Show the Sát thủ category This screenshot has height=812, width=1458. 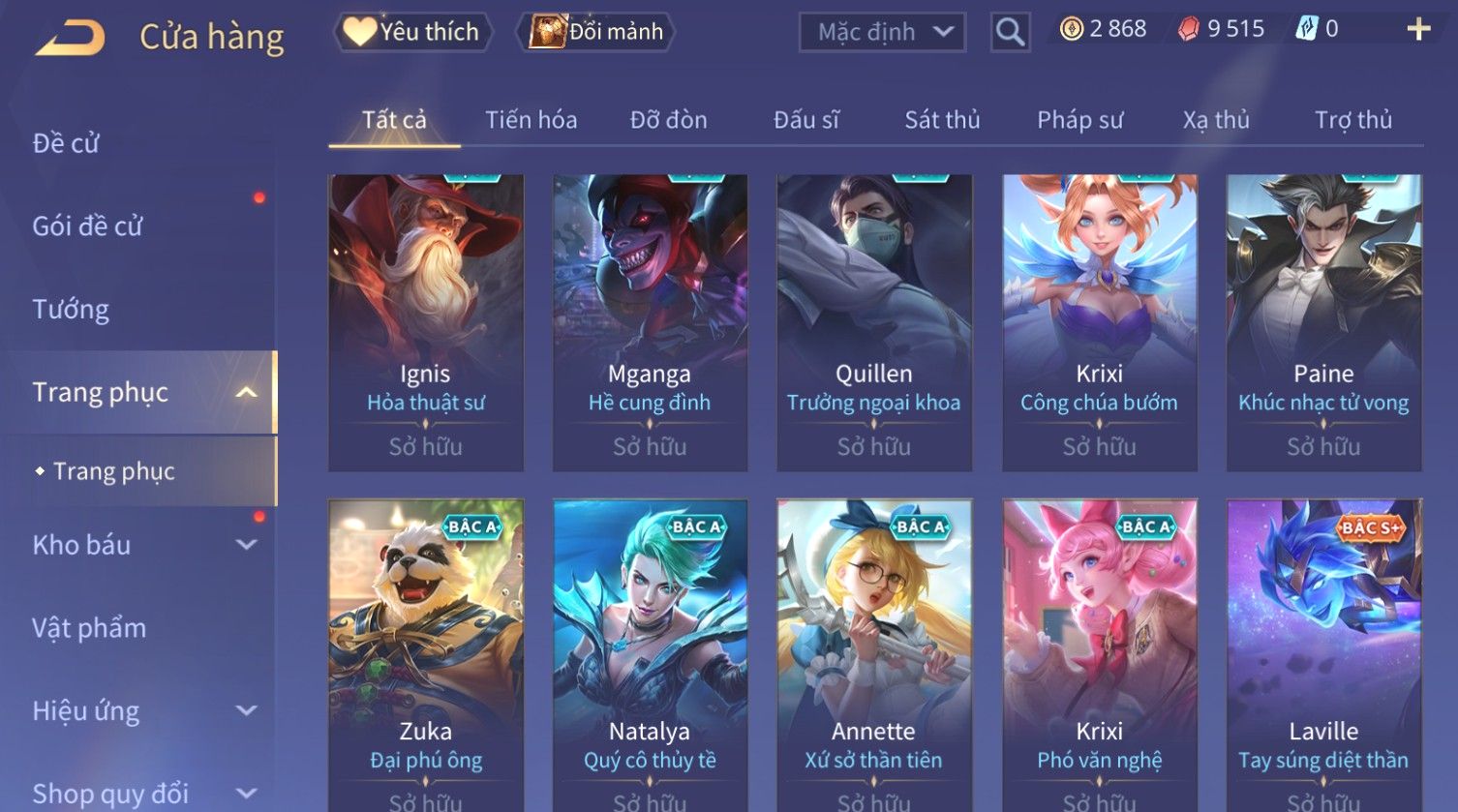[x=942, y=120]
